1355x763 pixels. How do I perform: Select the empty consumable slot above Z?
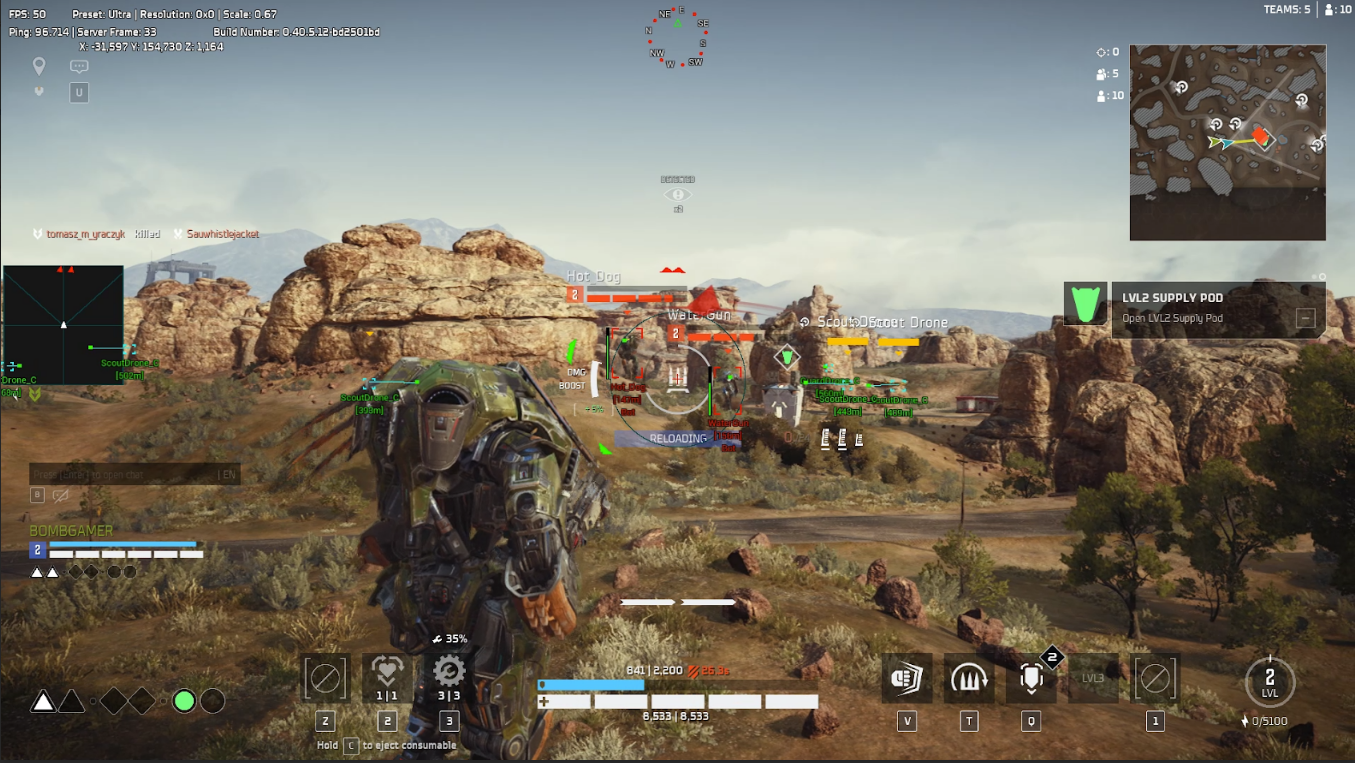[x=326, y=677]
